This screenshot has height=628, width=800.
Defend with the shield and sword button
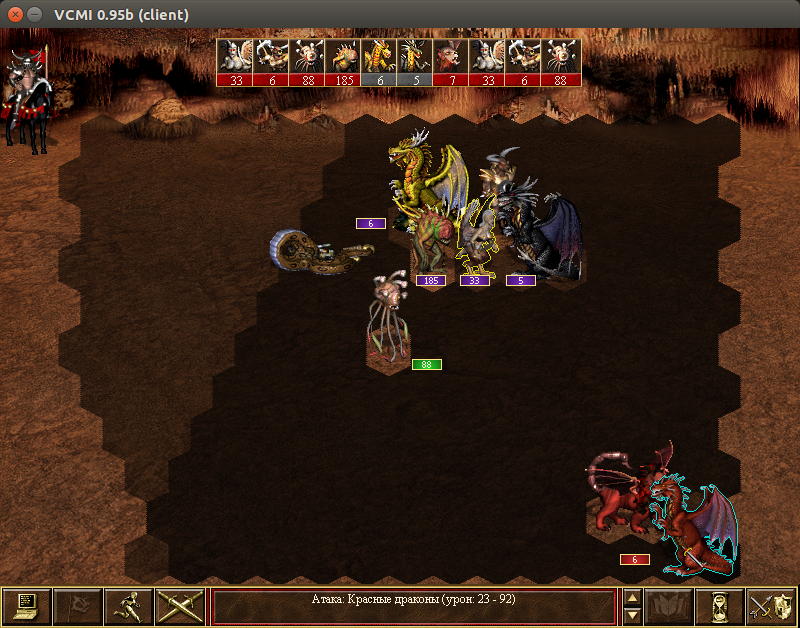[x=771, y=606]
